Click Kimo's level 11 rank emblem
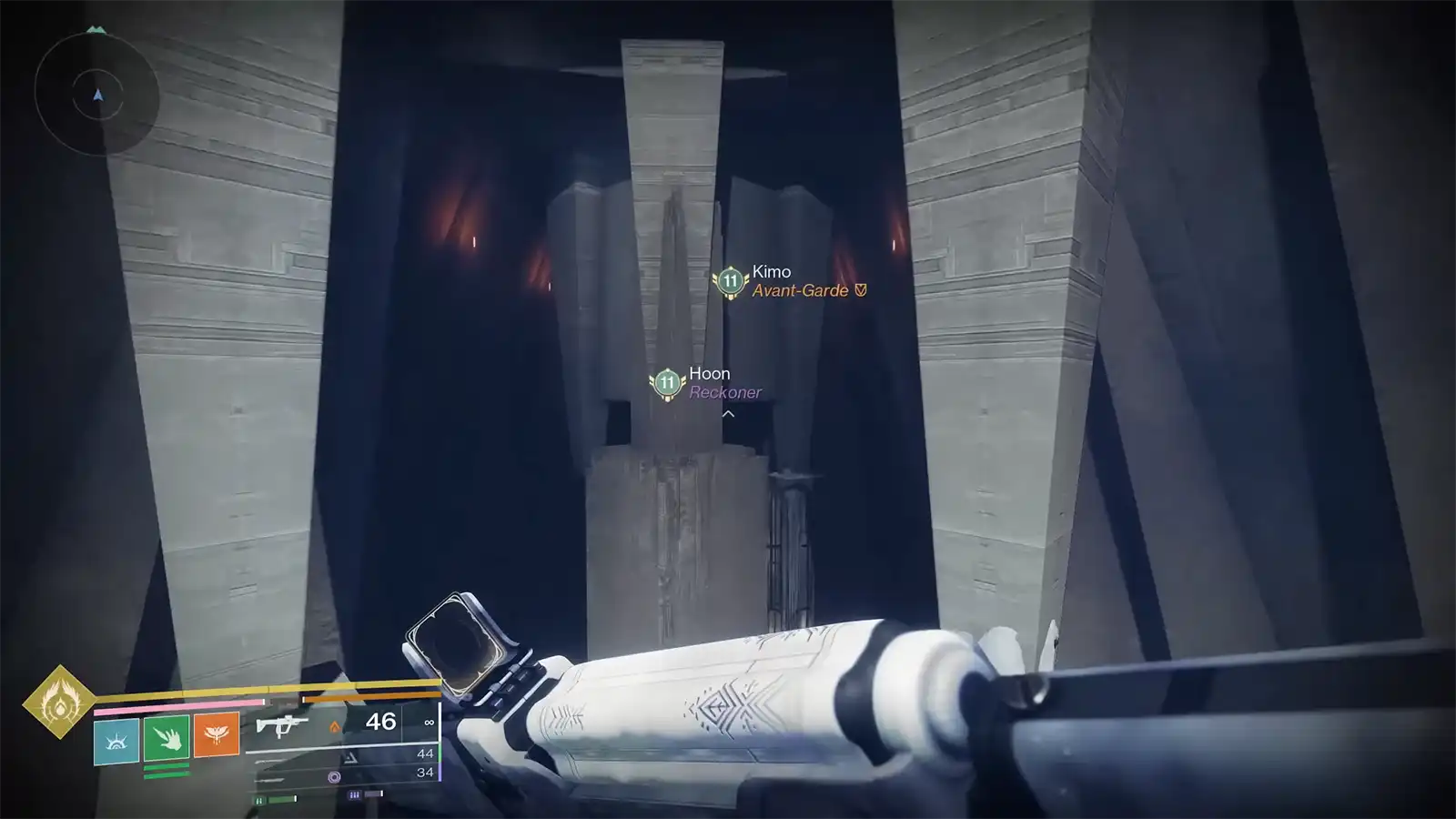Image resolution: width=1456 pixels, height=819 pixels. pyautogui.click(x=729, y=281)
